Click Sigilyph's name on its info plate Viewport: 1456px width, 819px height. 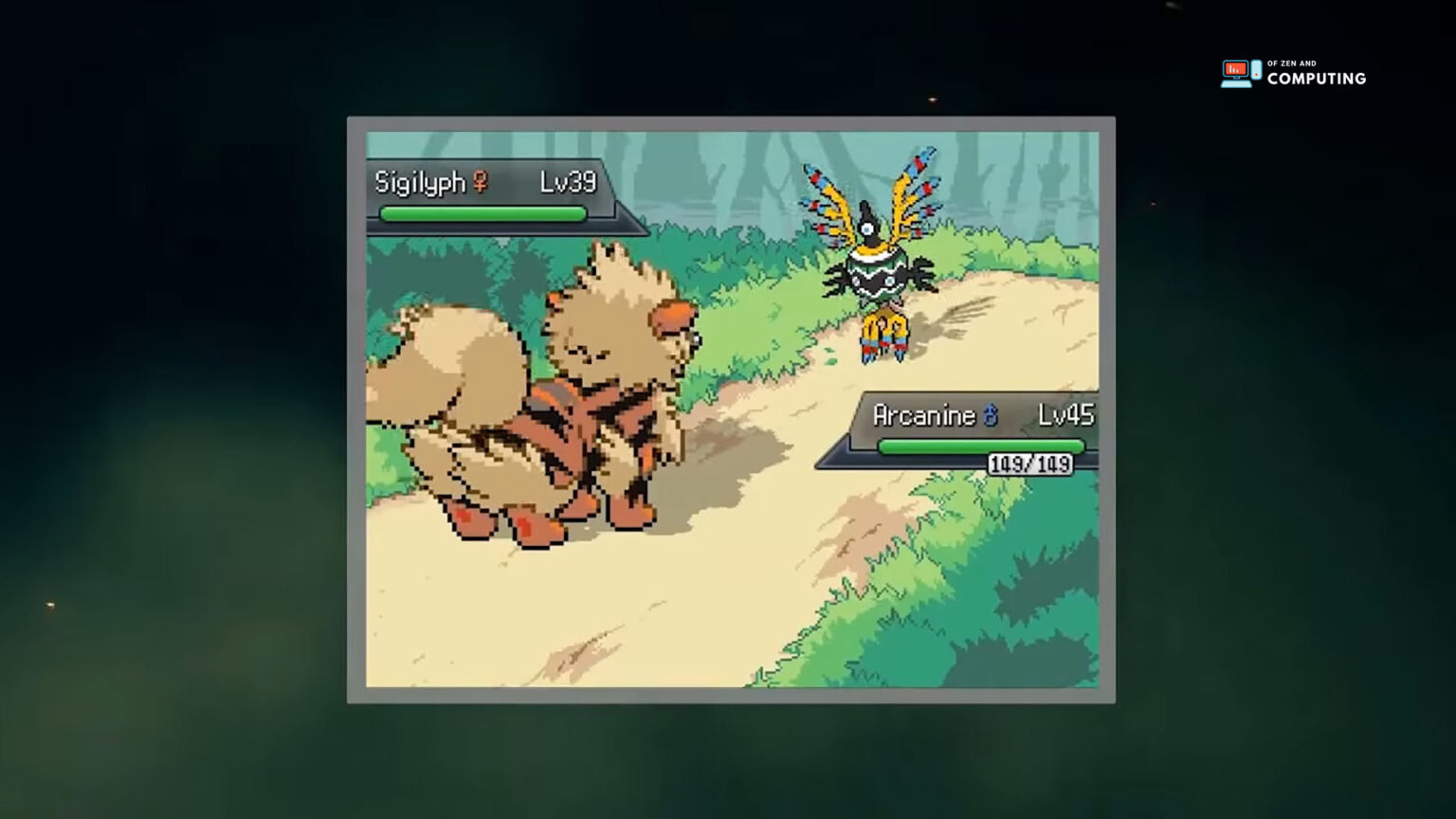423,182
